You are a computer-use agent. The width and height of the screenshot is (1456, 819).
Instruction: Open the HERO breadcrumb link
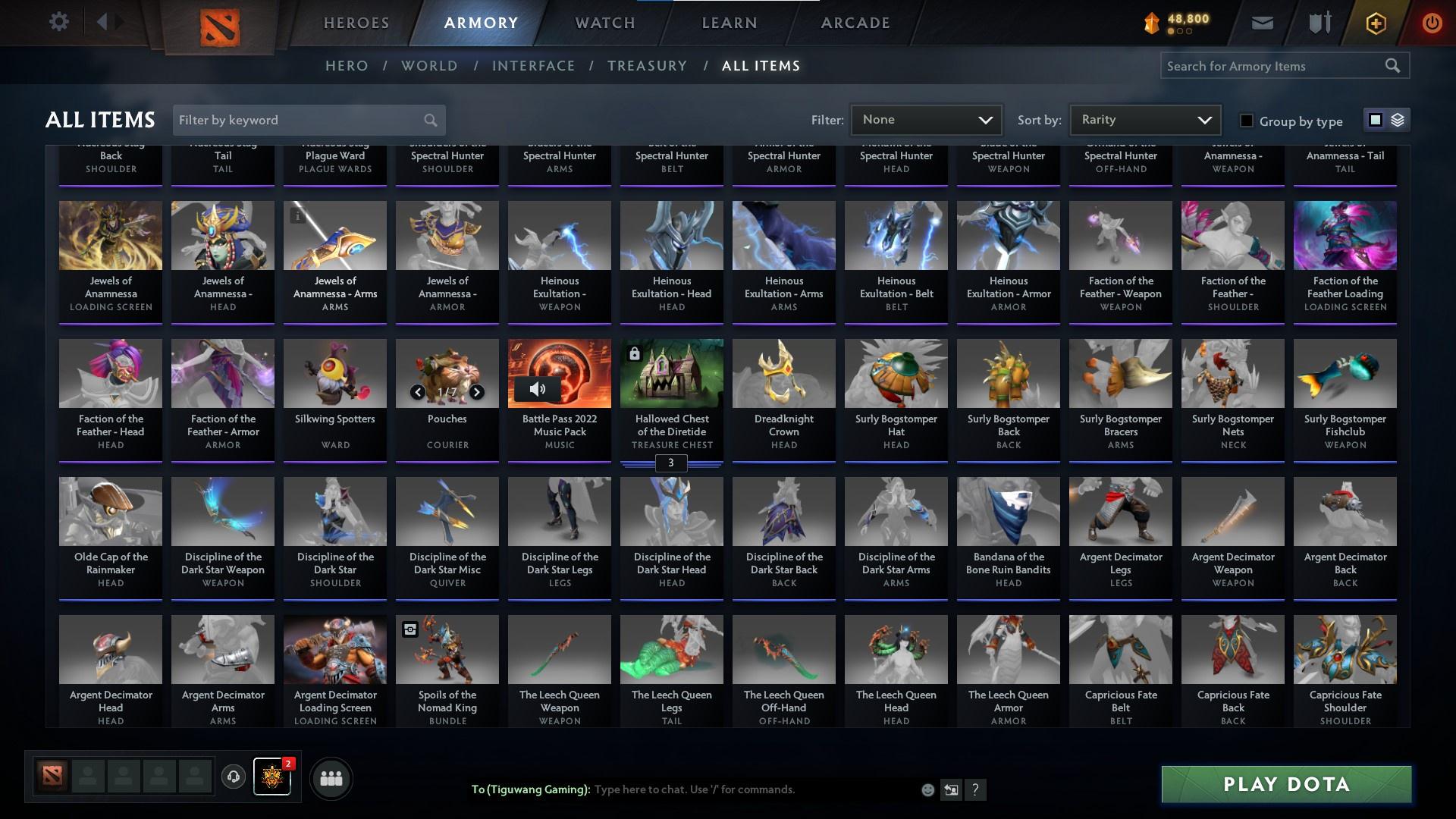[347, 66]
